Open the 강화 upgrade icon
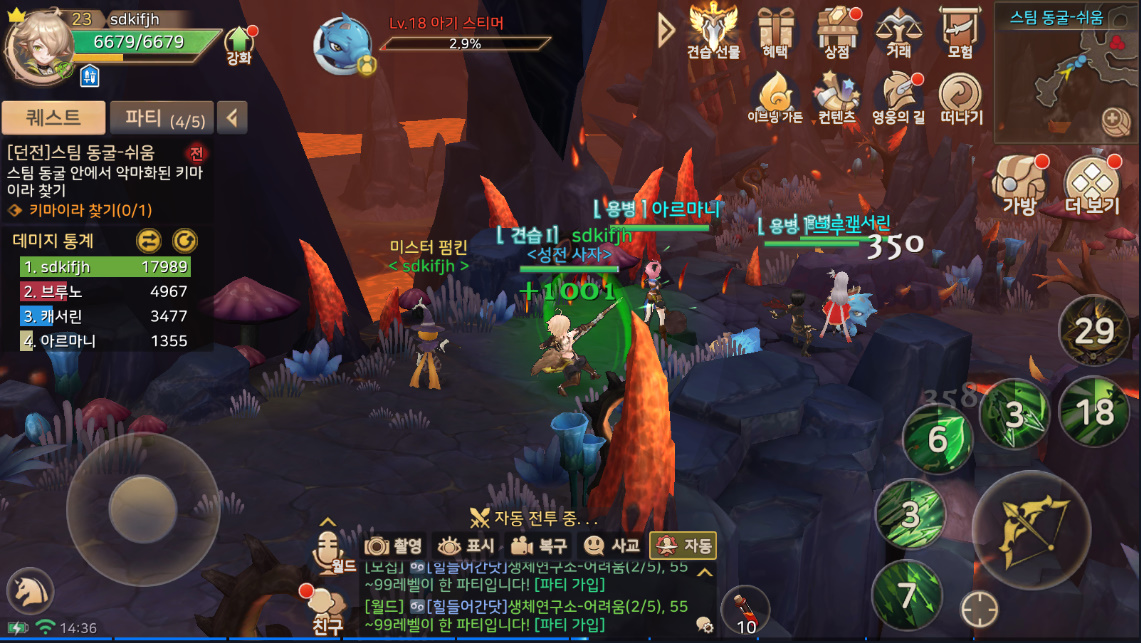This screenshot has width=1141, height=643. click(239, 44)
